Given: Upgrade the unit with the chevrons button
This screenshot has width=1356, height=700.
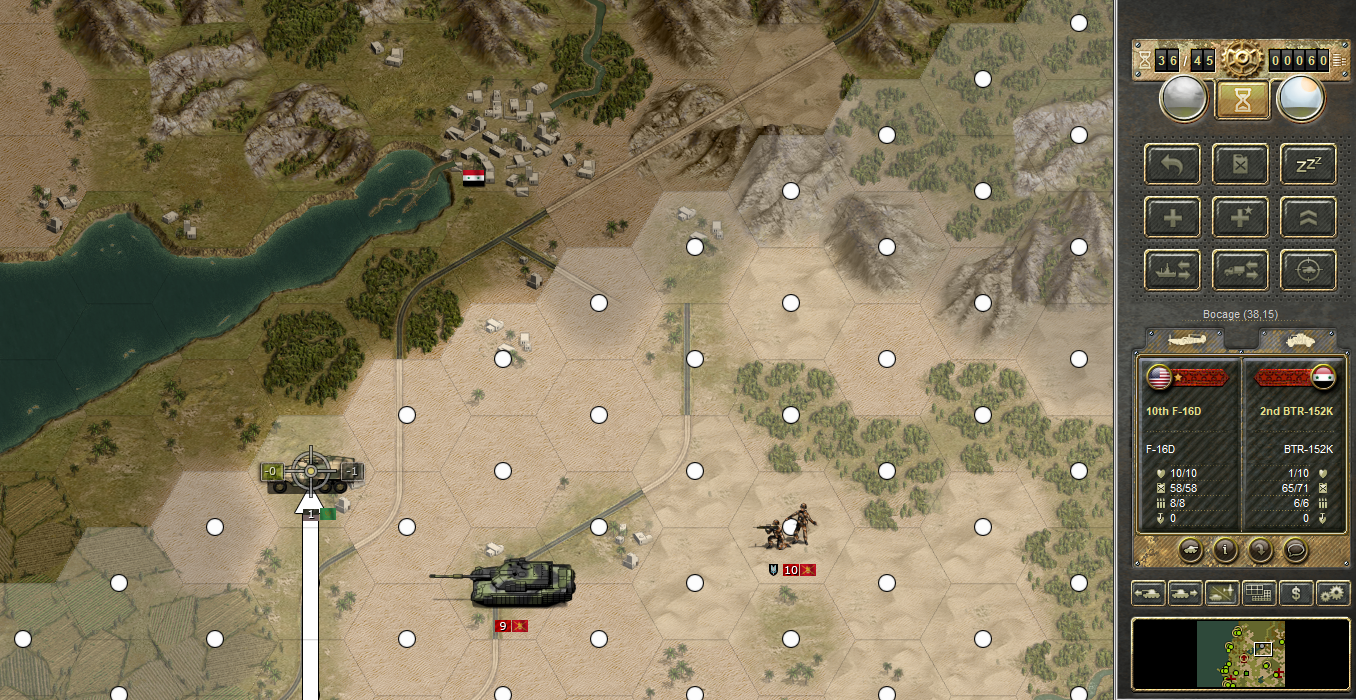Looking at the screenshot, I should pyautogui.click(x=1308, y=217).
